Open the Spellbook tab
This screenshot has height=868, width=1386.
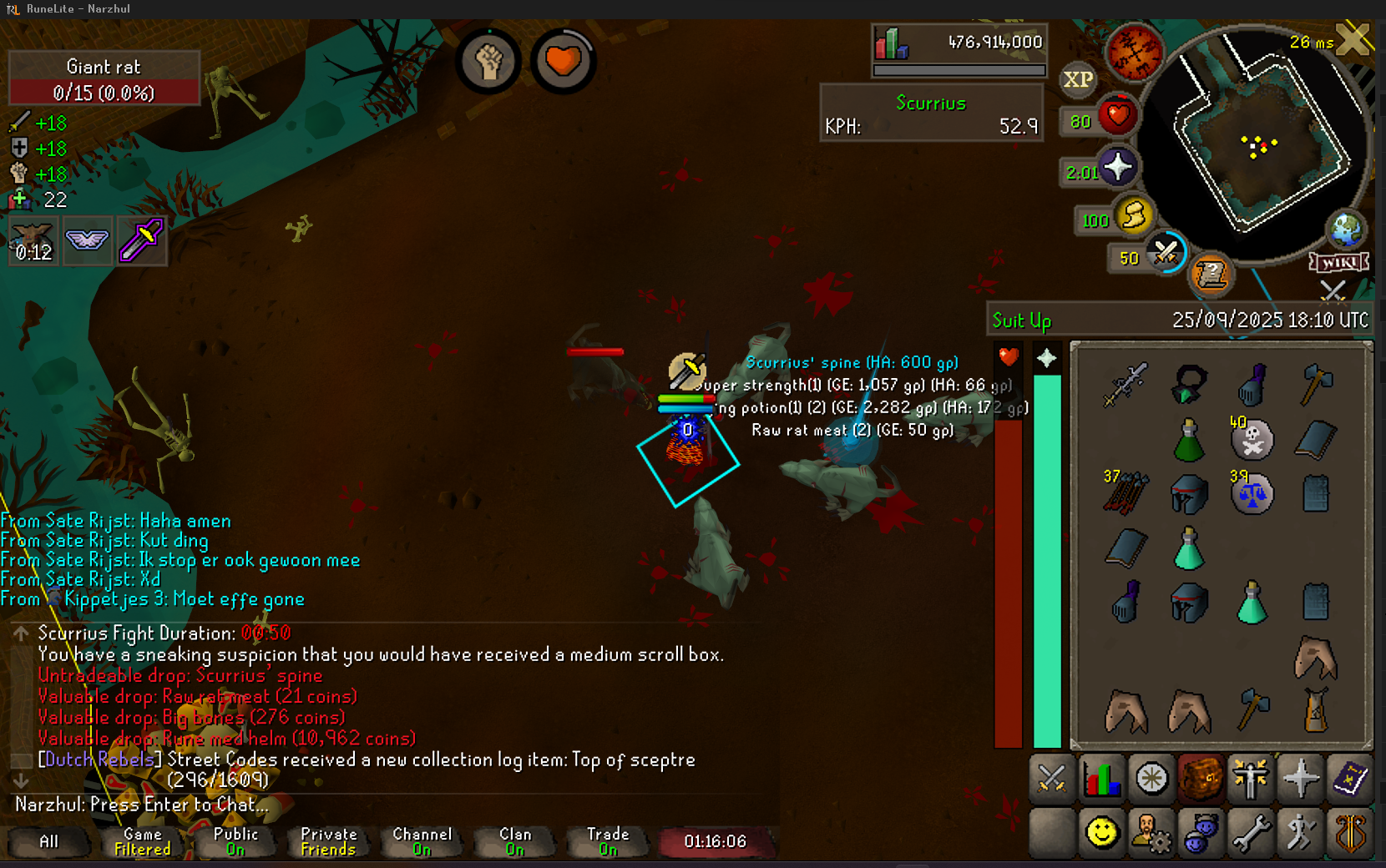1349,780
